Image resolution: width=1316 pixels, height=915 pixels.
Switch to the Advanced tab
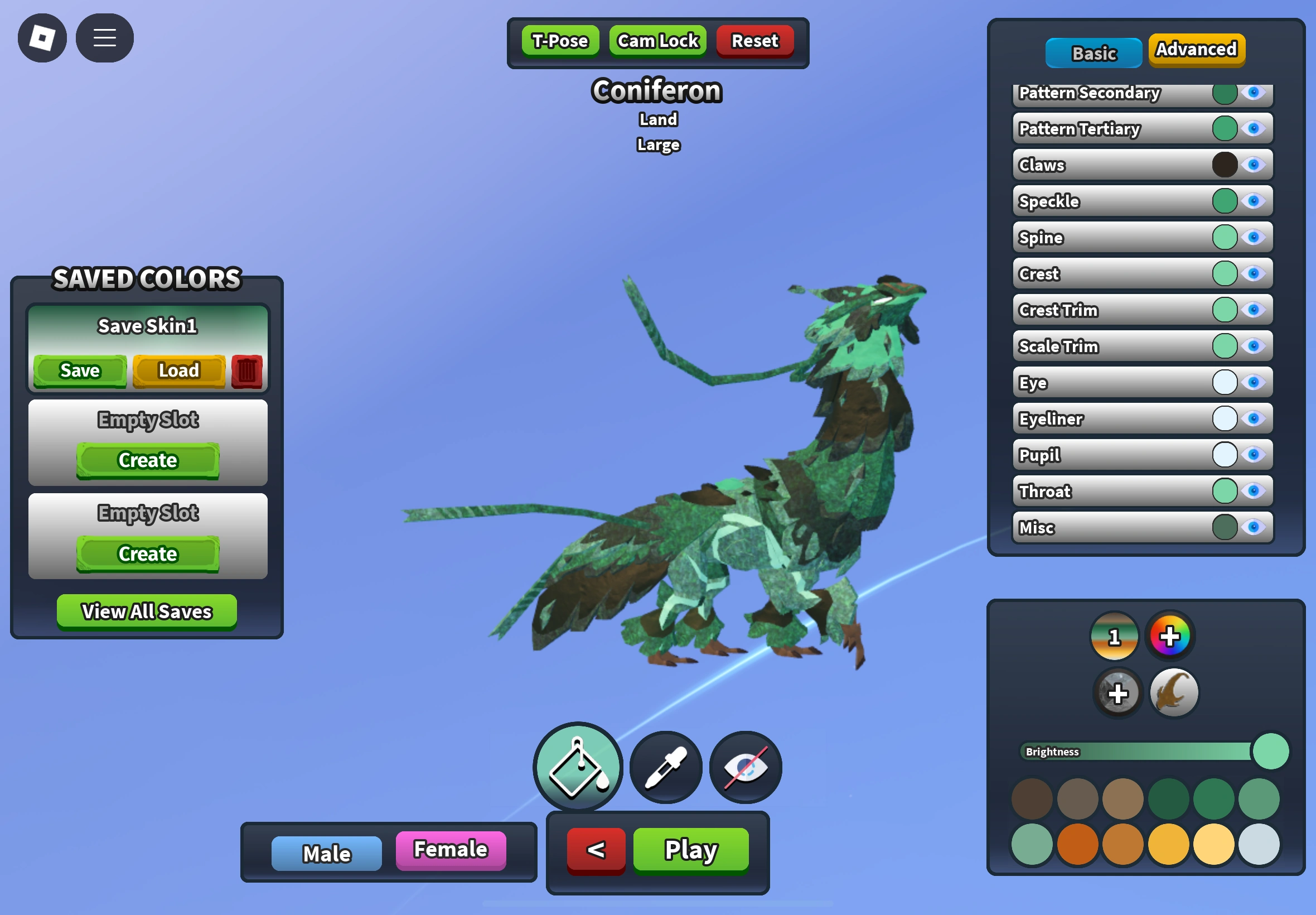pyautogui.click(x=1196, y=50)
